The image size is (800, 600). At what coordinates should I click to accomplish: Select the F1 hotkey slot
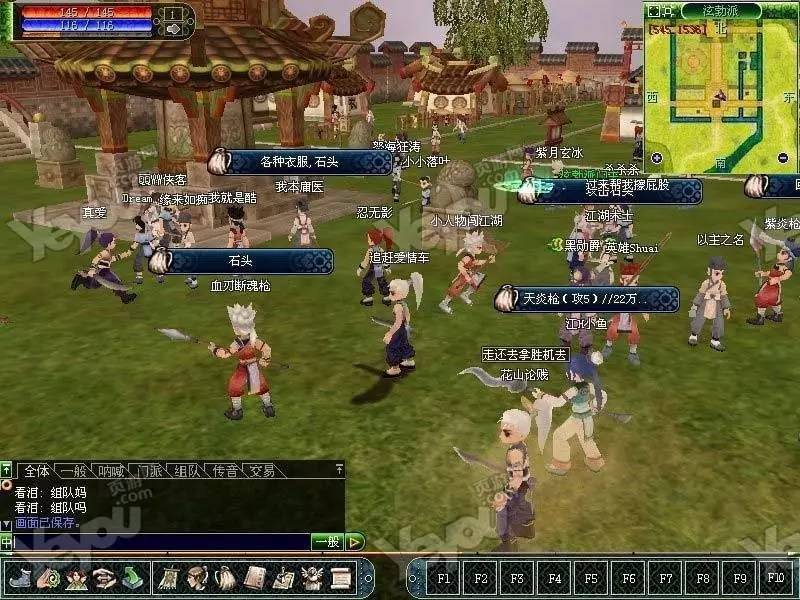[x=443, y=578]
